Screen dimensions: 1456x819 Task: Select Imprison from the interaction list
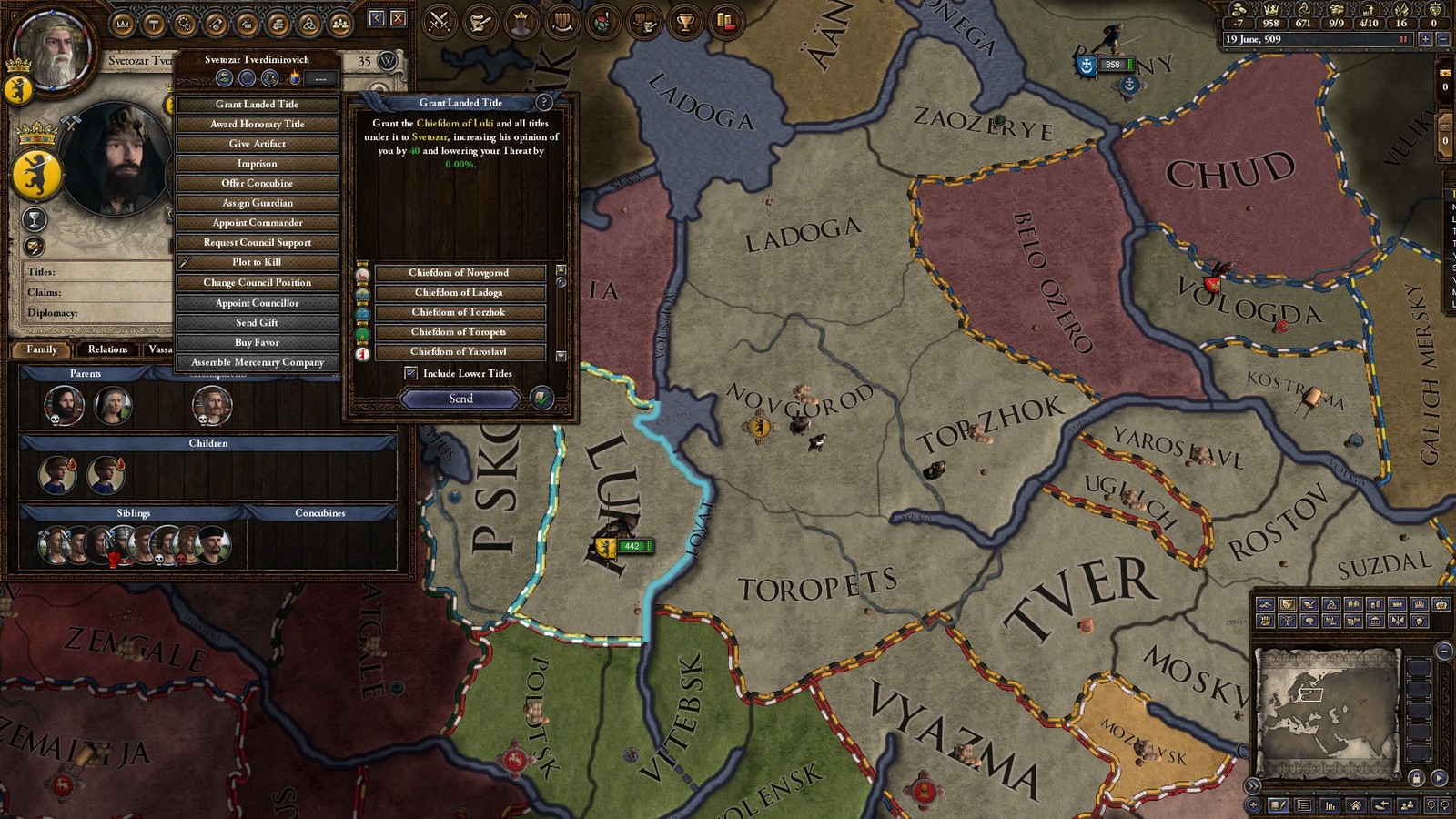tap(257, 164)
